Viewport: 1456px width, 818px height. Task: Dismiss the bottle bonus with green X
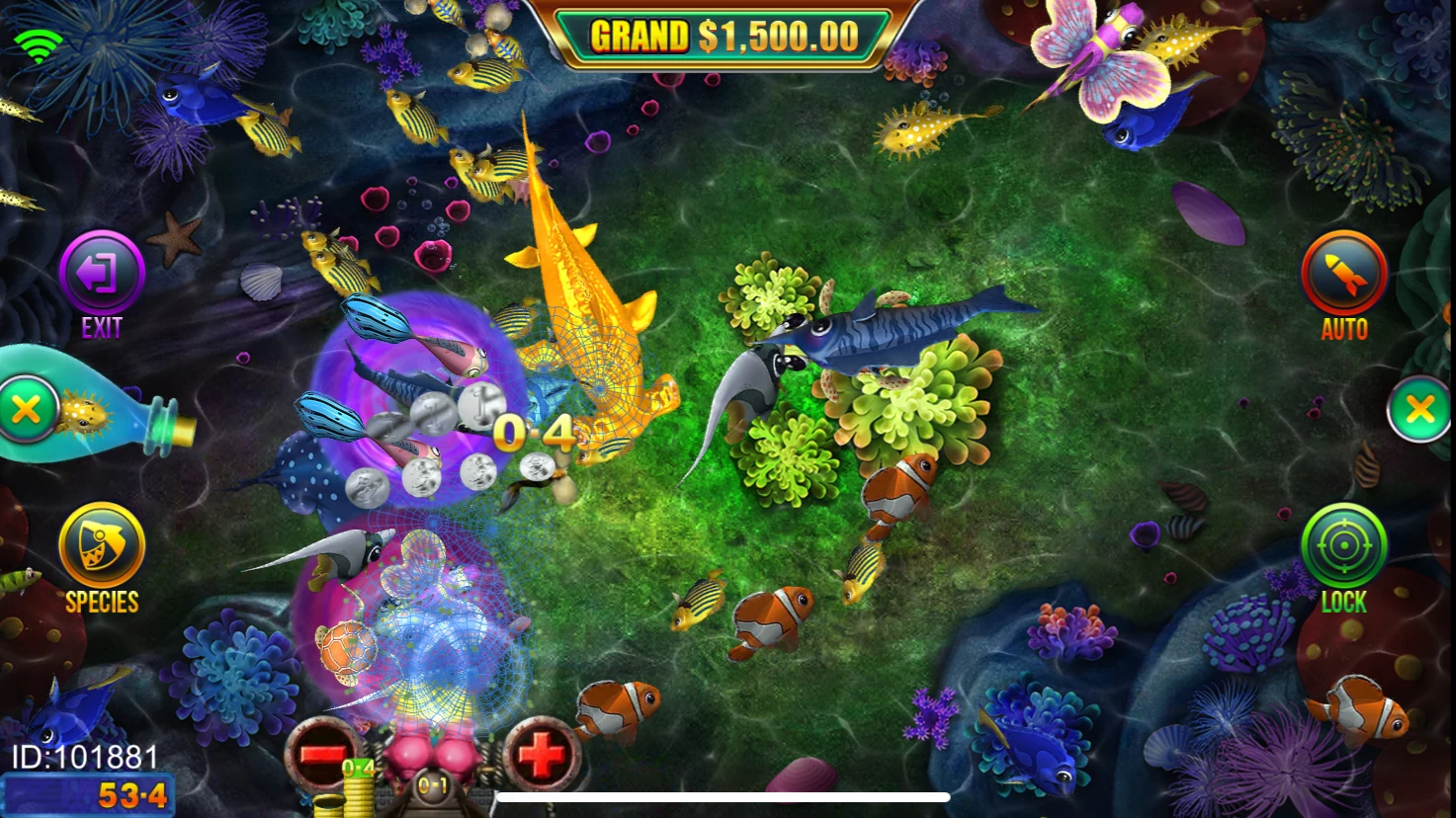point(30,408)
